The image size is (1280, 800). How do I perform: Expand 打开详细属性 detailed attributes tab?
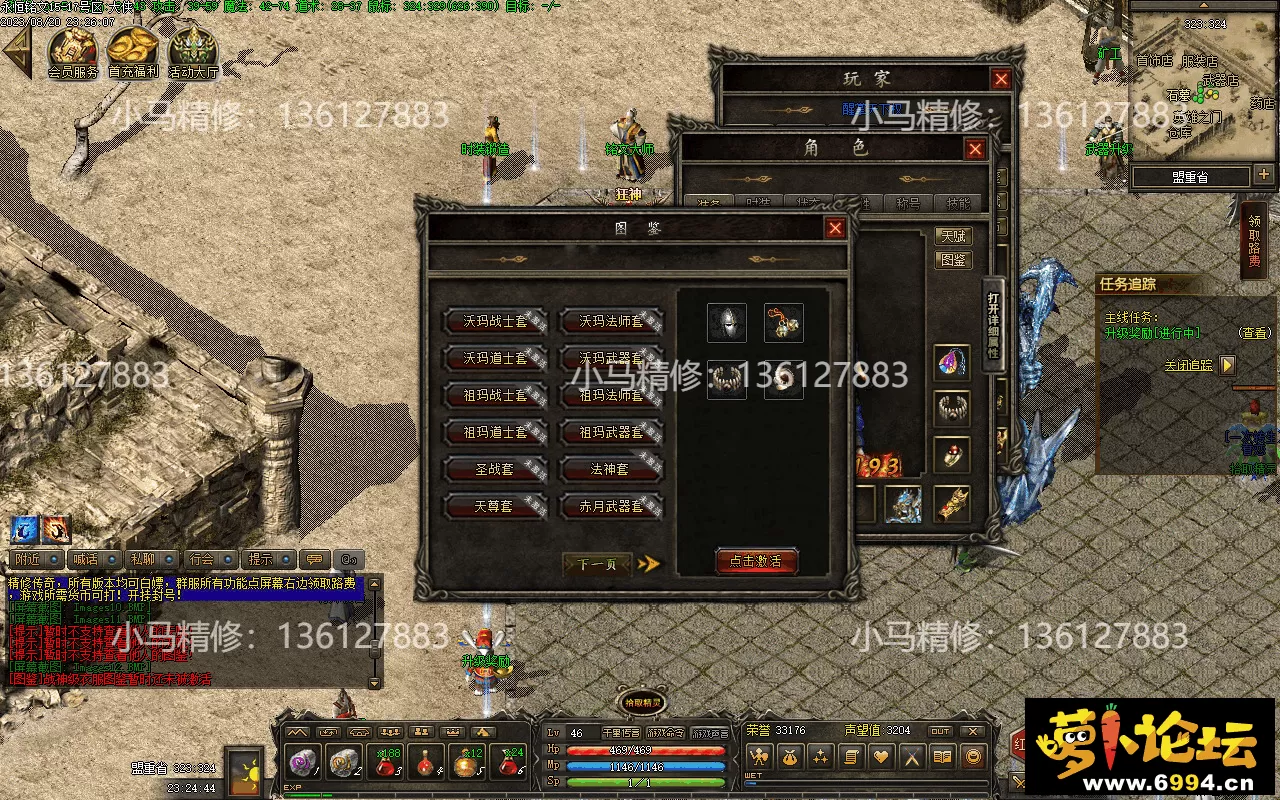tap(993, 325)
